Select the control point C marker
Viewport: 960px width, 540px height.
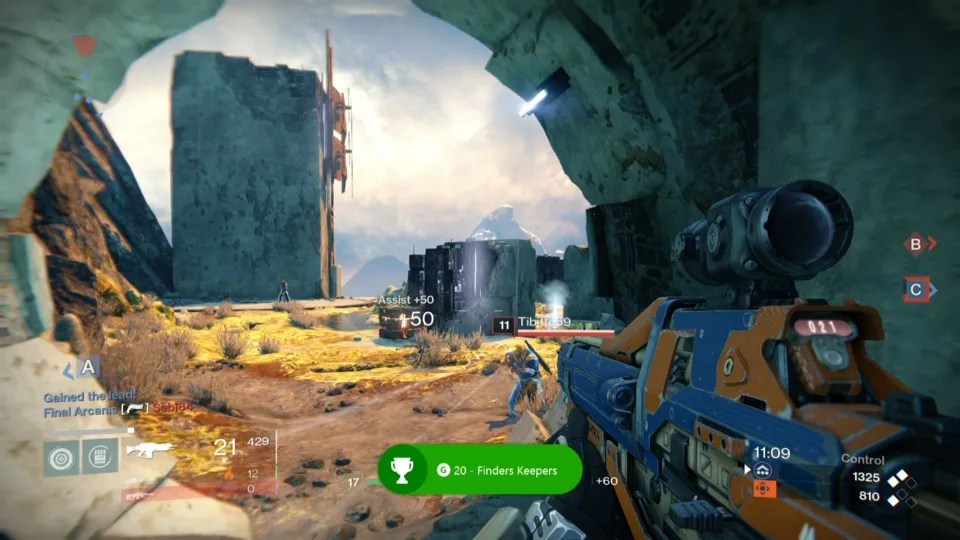click(x=916, y=290)
